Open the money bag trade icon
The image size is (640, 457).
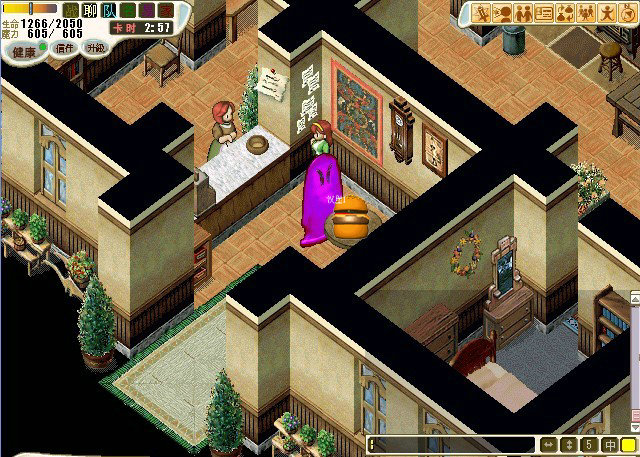pos(565,13)
